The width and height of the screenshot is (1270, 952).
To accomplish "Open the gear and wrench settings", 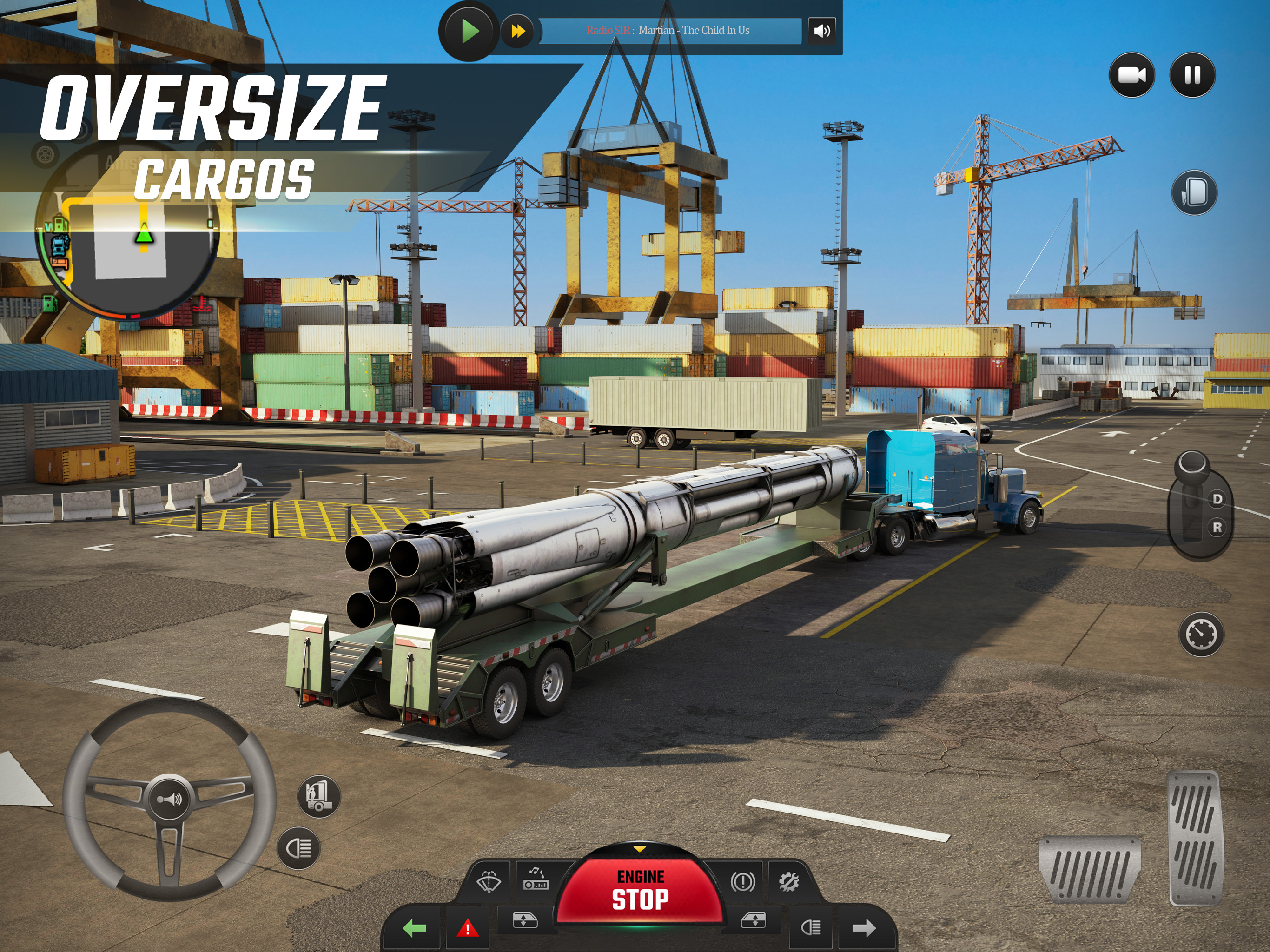I will pos(788,881).
